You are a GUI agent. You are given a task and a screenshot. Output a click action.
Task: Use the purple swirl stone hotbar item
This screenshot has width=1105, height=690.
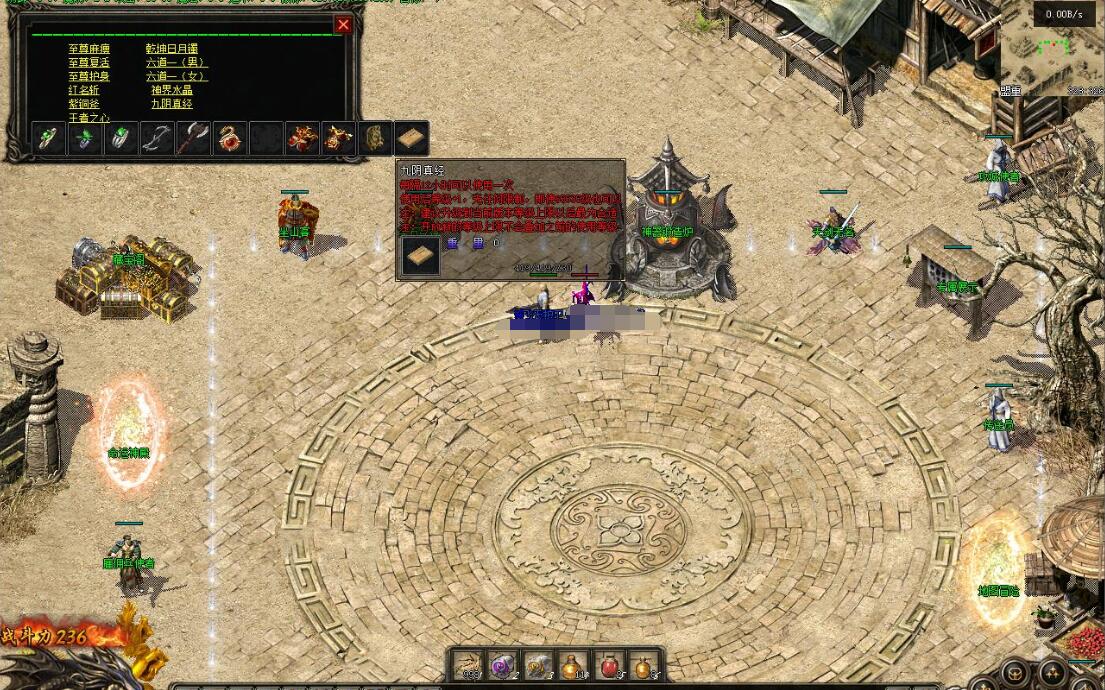coord(502,665)
